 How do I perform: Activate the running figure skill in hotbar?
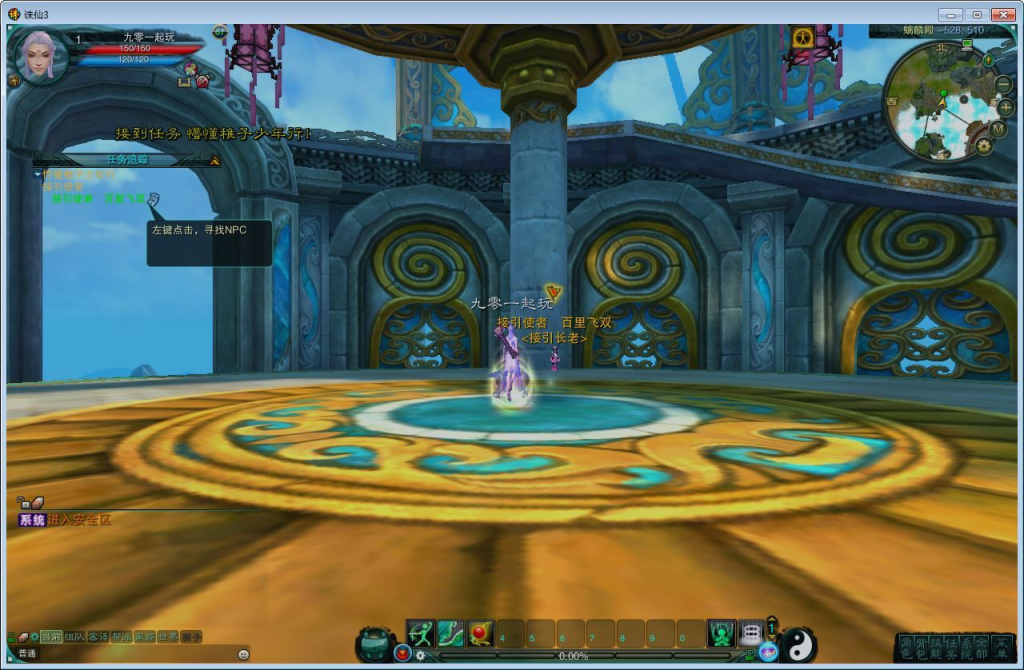[x=420, y=633]
